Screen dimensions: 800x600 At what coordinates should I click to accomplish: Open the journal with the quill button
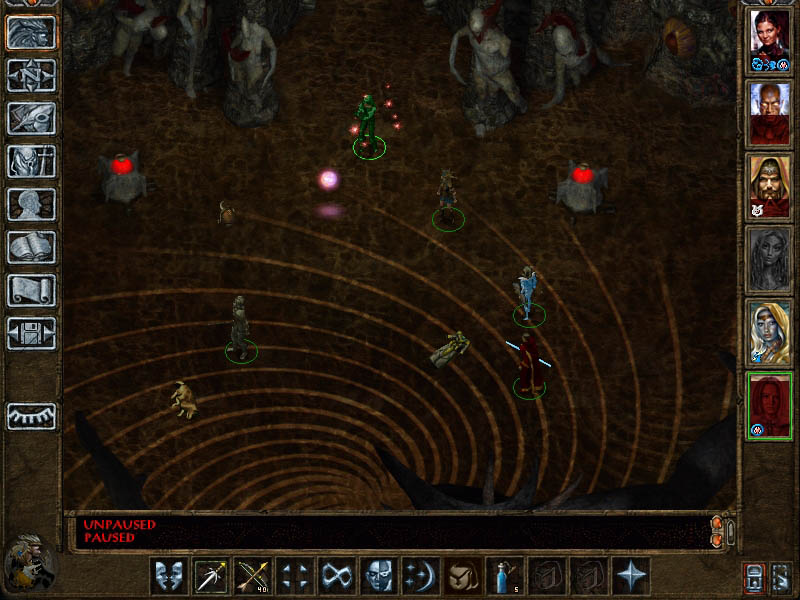point(31,118)
